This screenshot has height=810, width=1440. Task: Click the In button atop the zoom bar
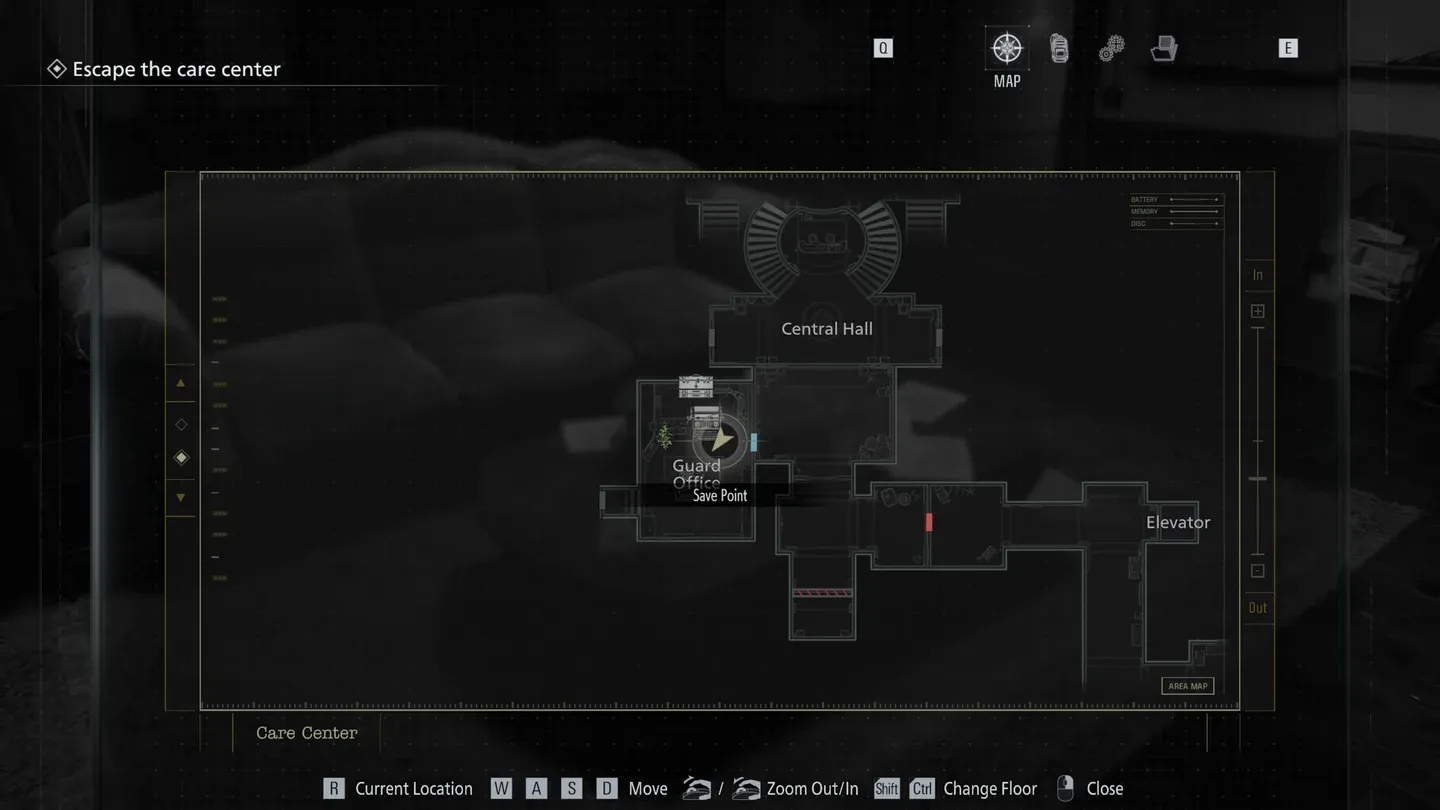pyautogui.click(x=1257, y=274)
